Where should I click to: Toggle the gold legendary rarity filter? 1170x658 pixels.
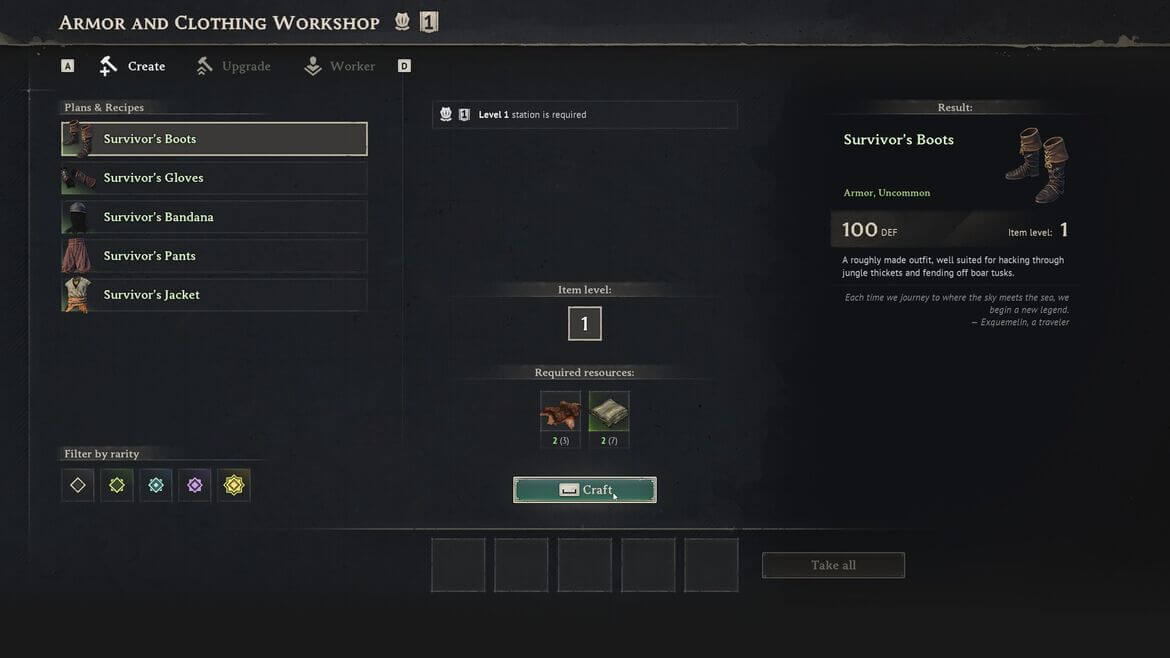click(234, 485)
